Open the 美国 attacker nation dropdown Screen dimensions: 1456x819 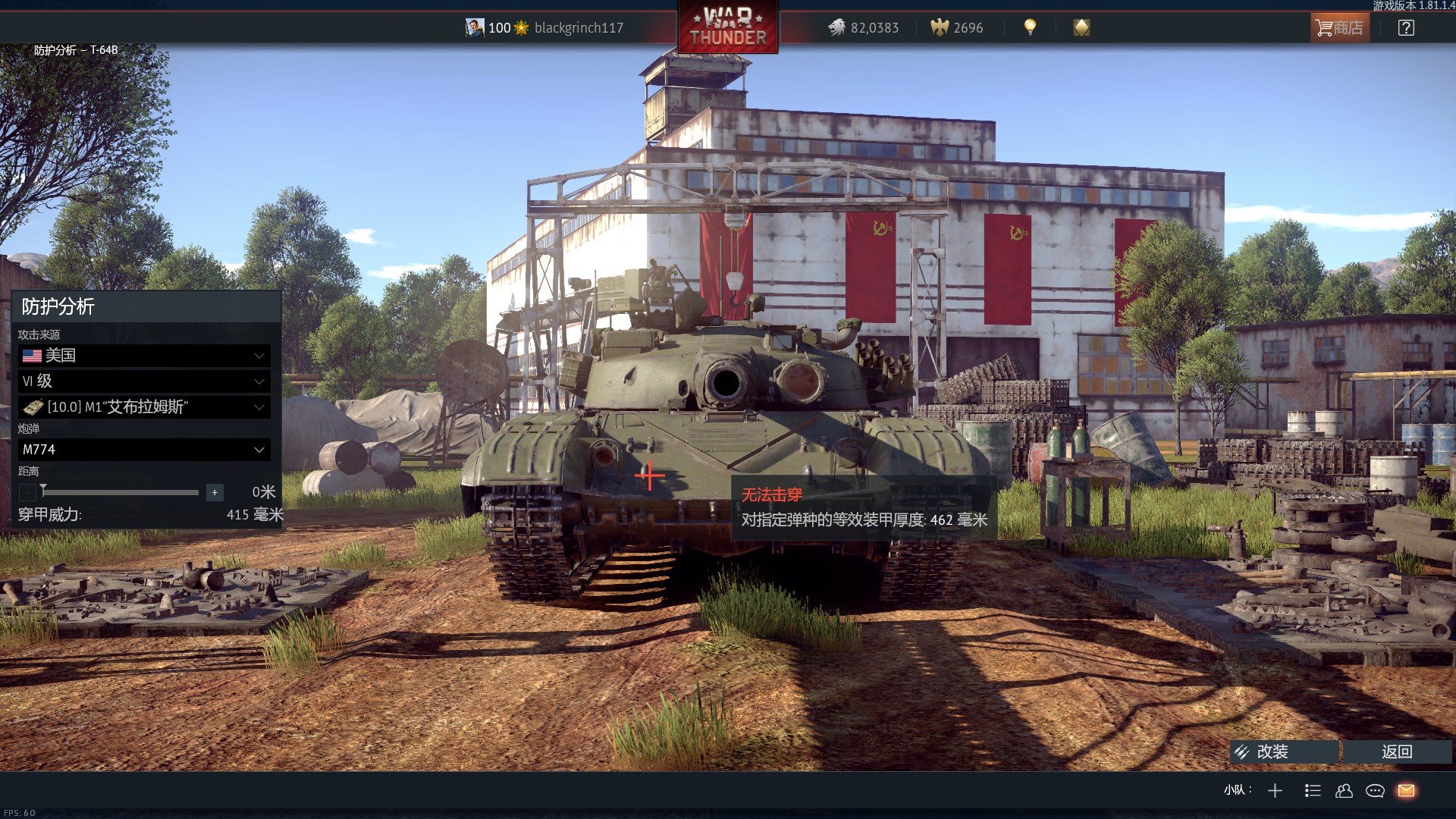pyautogui.click(x=144, y=356)
